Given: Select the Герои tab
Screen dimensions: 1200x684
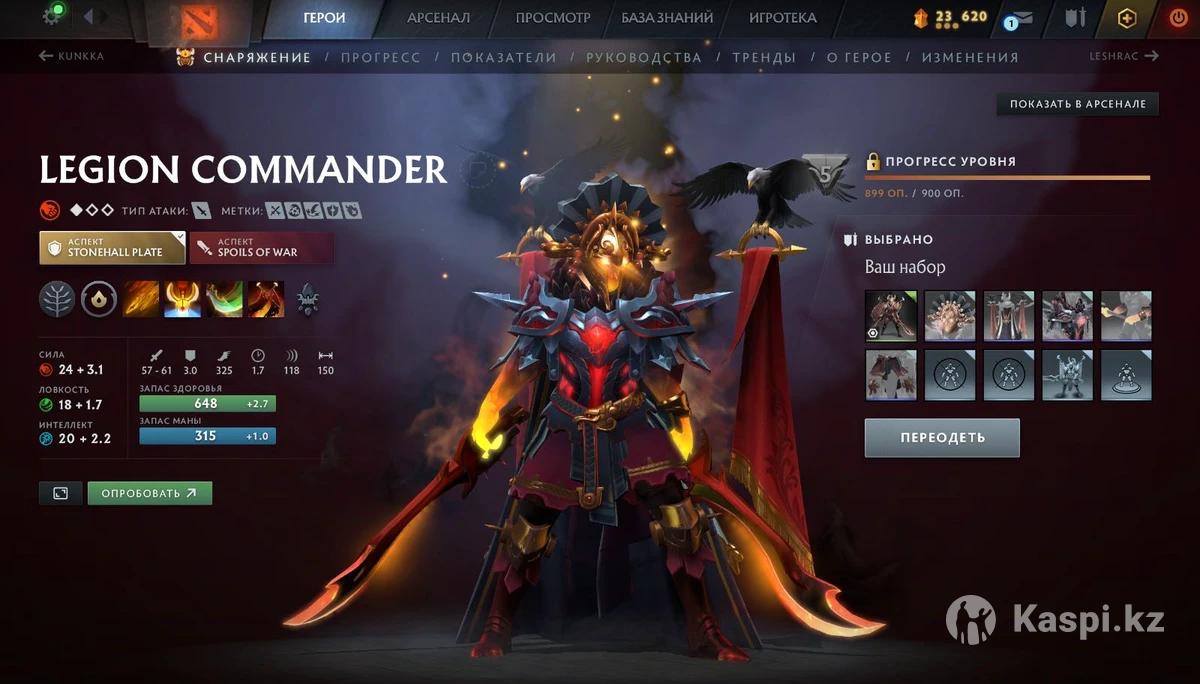Looking at the screenshot, I should 324,18.
